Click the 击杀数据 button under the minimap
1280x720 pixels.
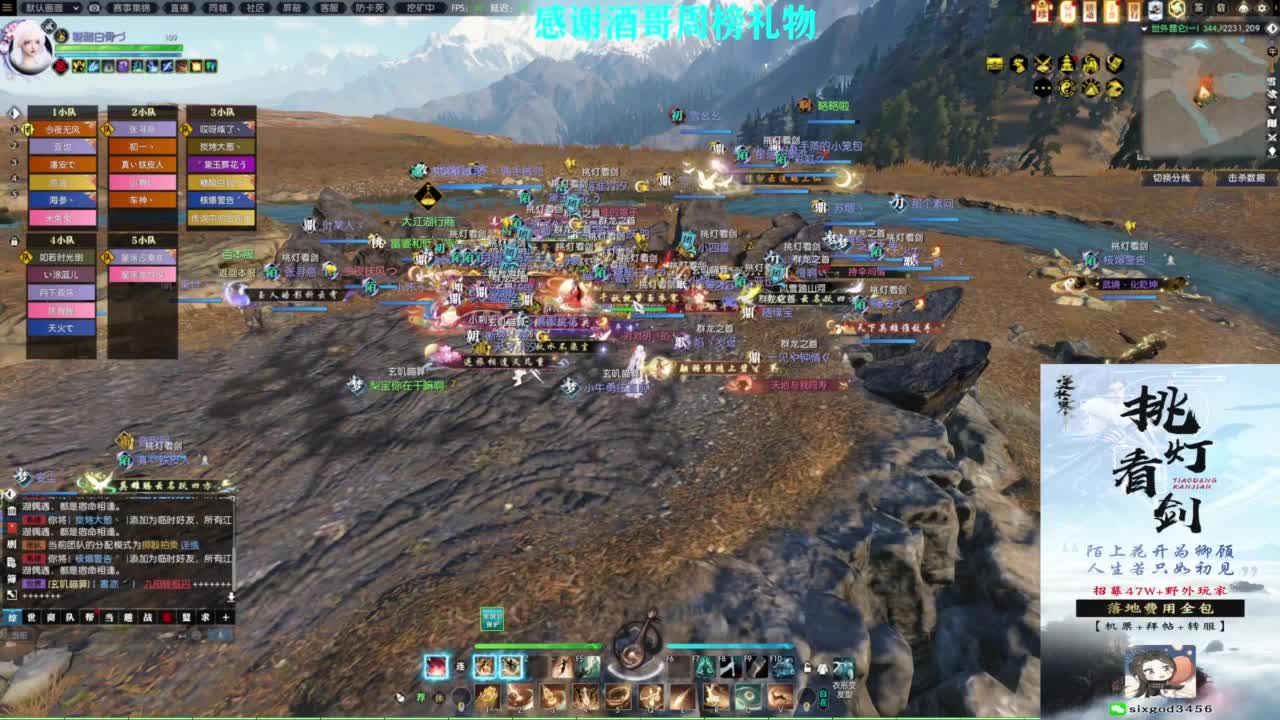click(x=1246, y=177)
